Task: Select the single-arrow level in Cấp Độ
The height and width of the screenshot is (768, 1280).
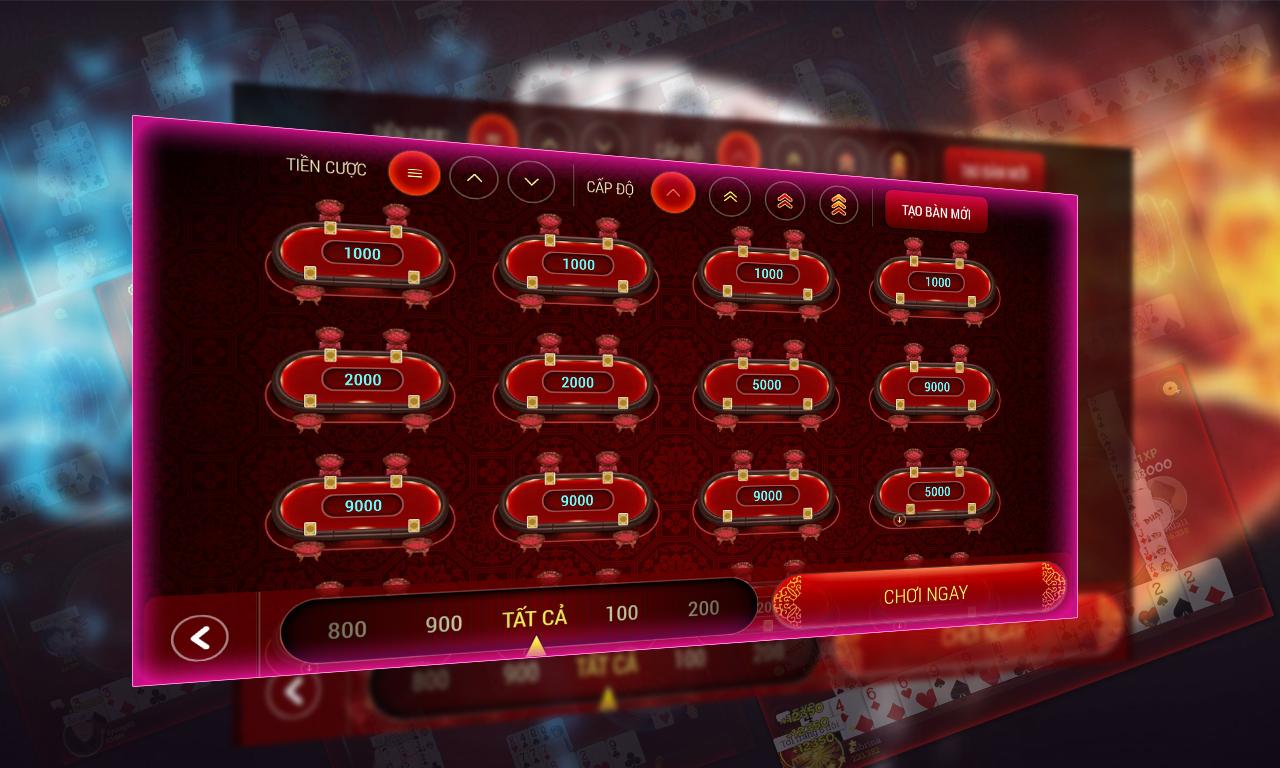Action: point(673,193)
